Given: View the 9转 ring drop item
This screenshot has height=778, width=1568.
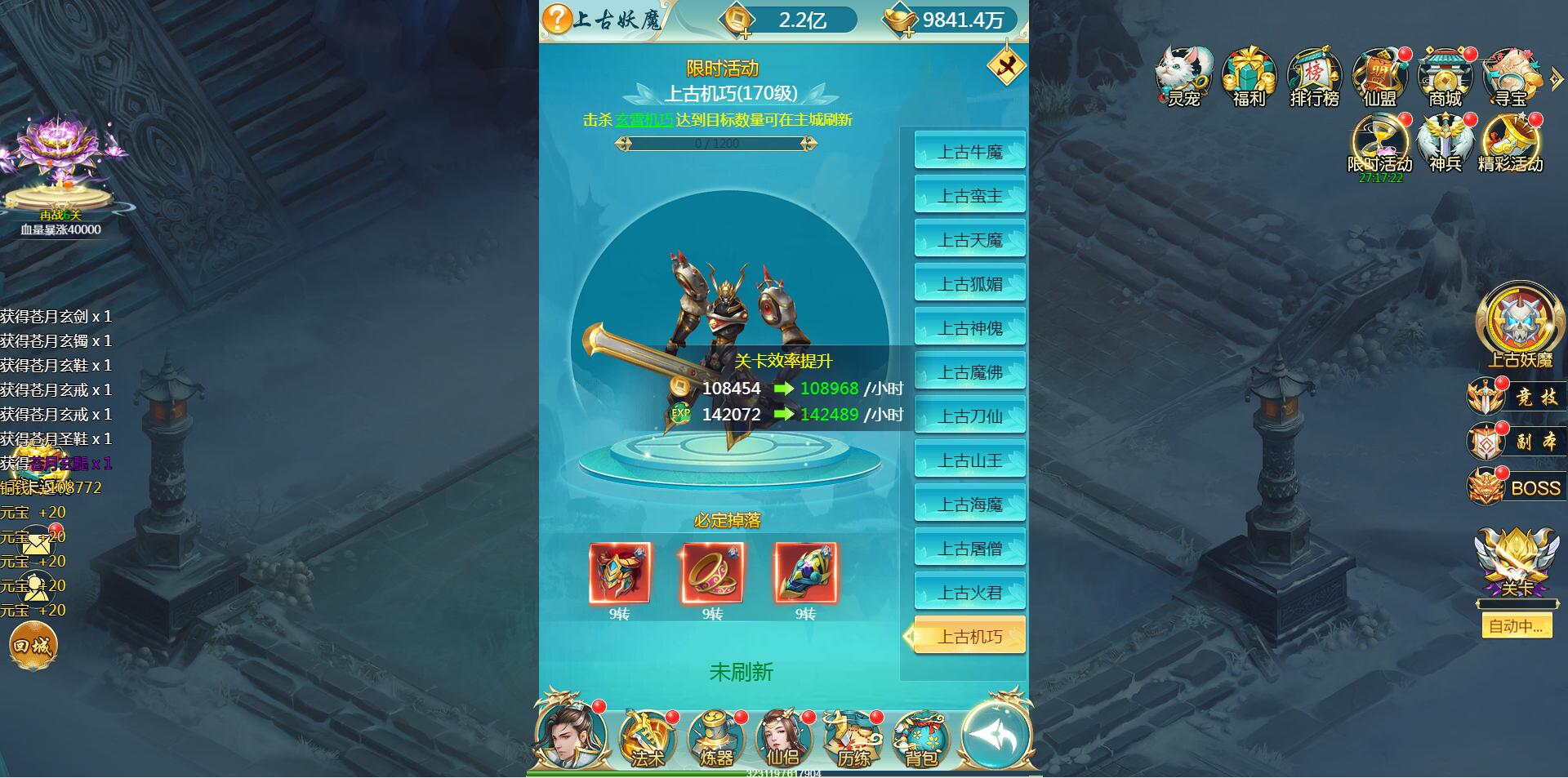Looking at the screenshot, I should point(713,573).
